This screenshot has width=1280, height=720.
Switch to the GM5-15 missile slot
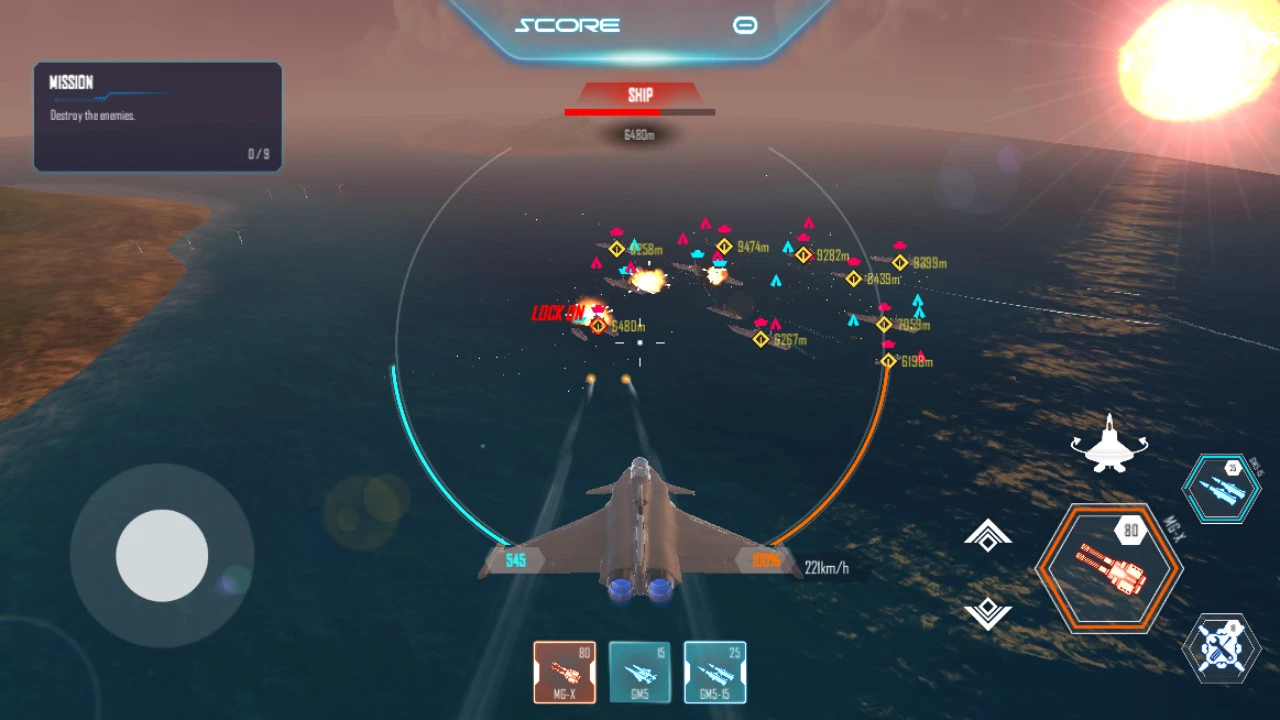coord(715,672)
